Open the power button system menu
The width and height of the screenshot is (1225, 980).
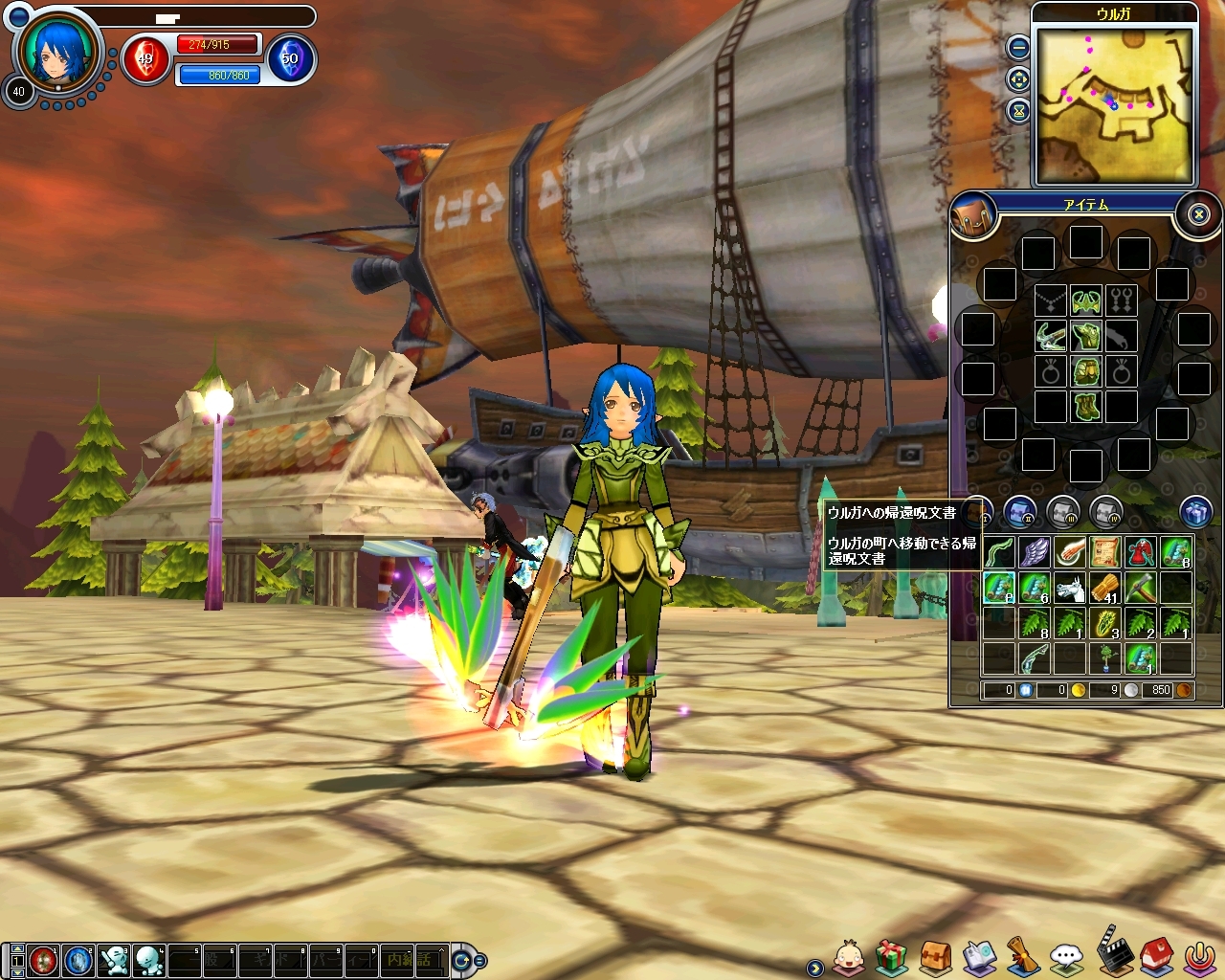[x=1198, y=956]
